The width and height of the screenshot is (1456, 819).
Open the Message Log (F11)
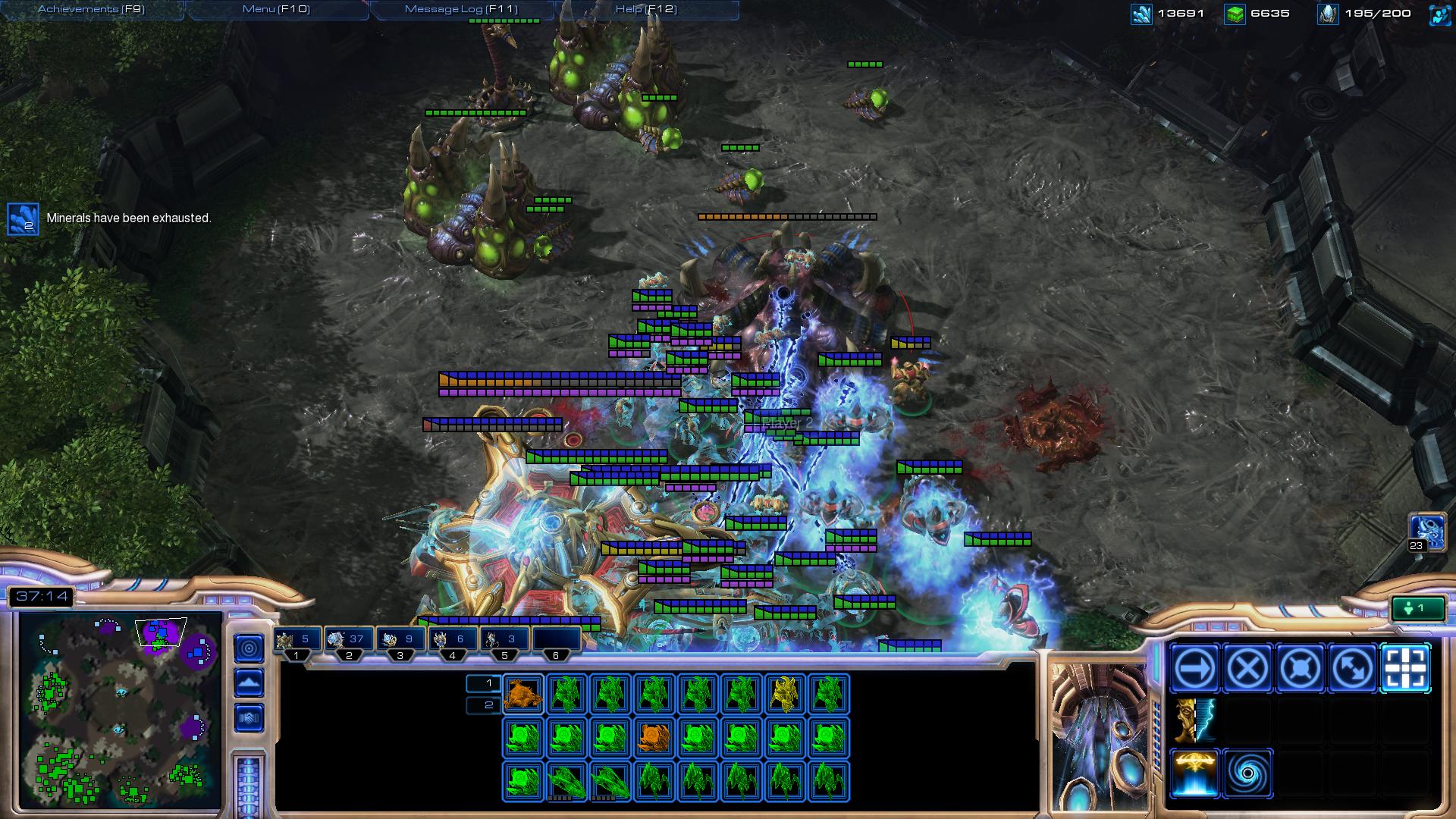tap(461, 9)
